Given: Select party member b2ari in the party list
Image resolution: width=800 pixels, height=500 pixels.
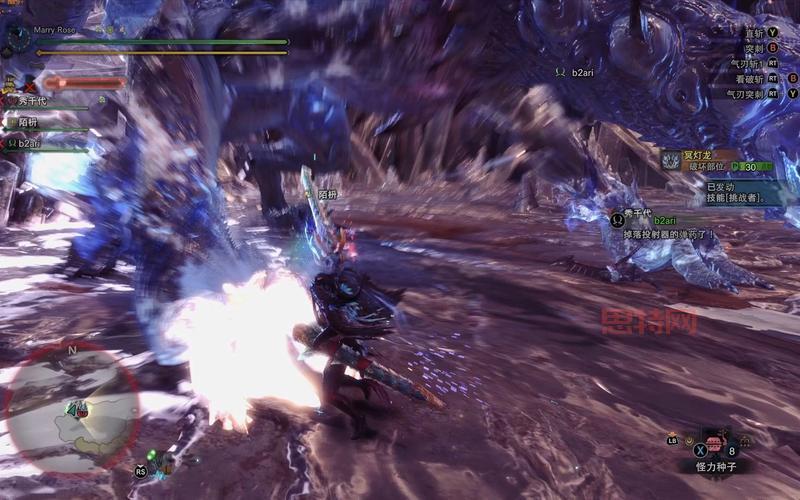Looking at the screenshot, I should pos(28,143).
